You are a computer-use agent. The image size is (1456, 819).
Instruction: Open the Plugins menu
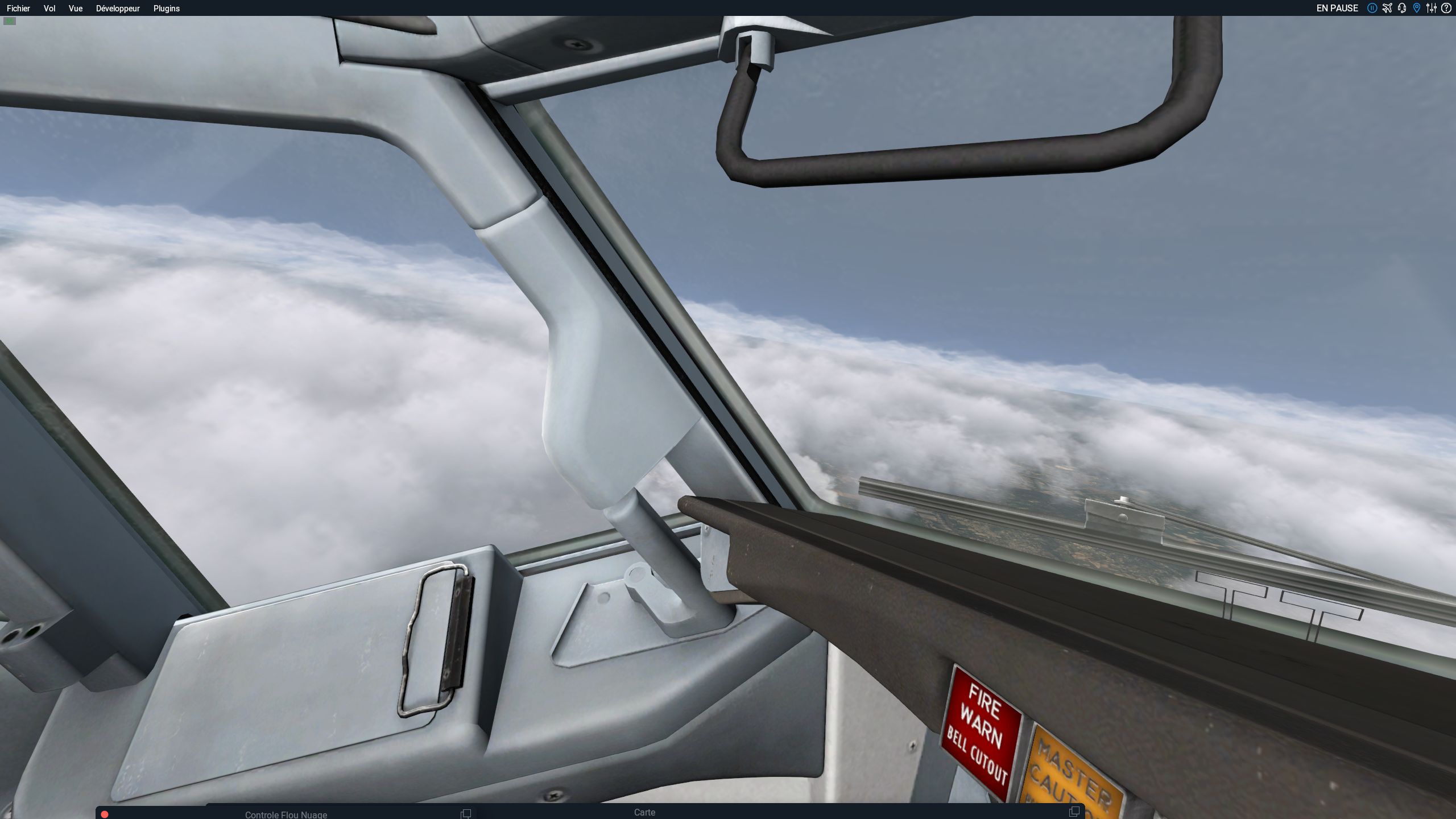(167, 9)
